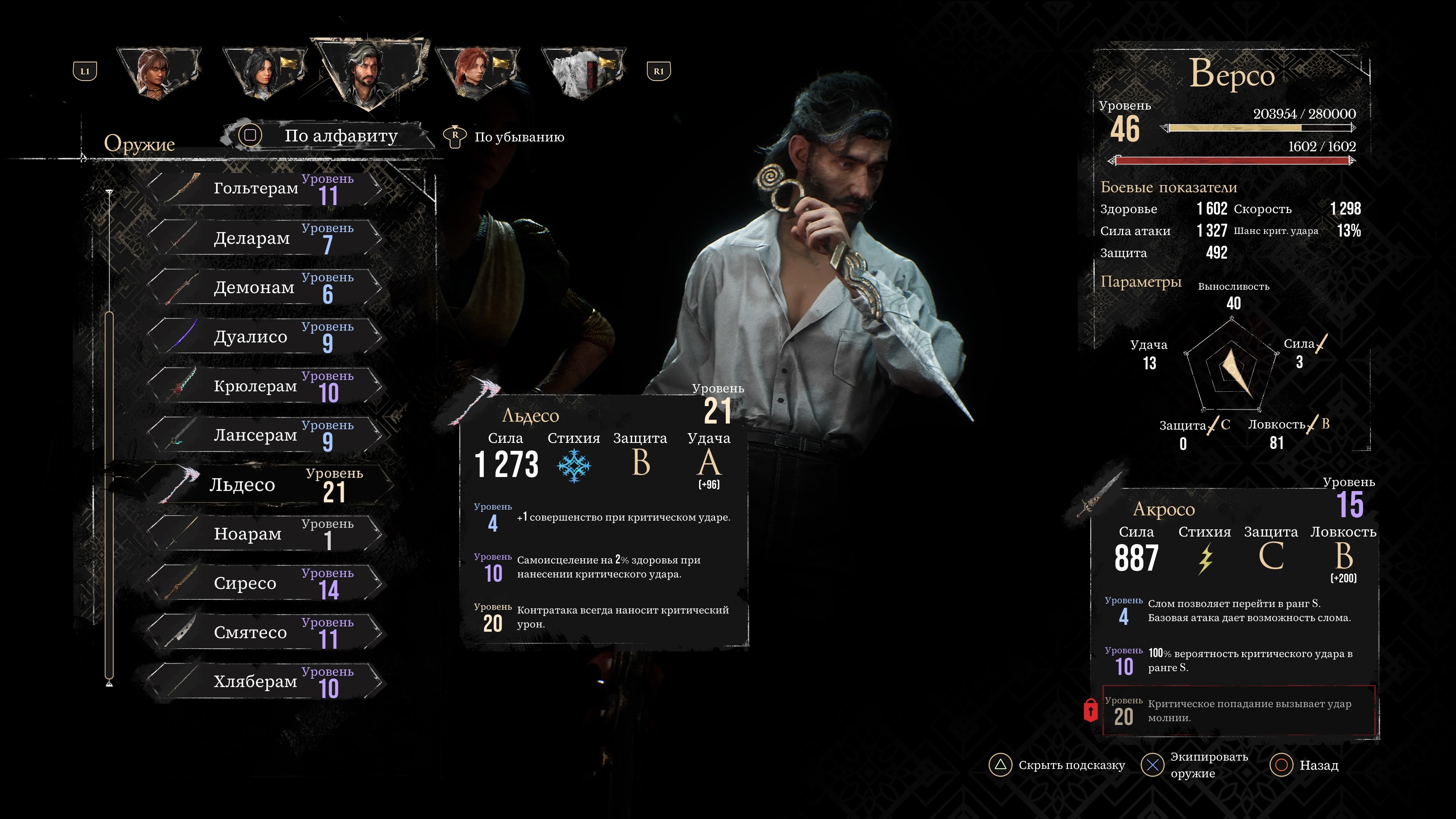
Task: Click the highlighted Льдесо weapon entry
Action: coord(265,485)
